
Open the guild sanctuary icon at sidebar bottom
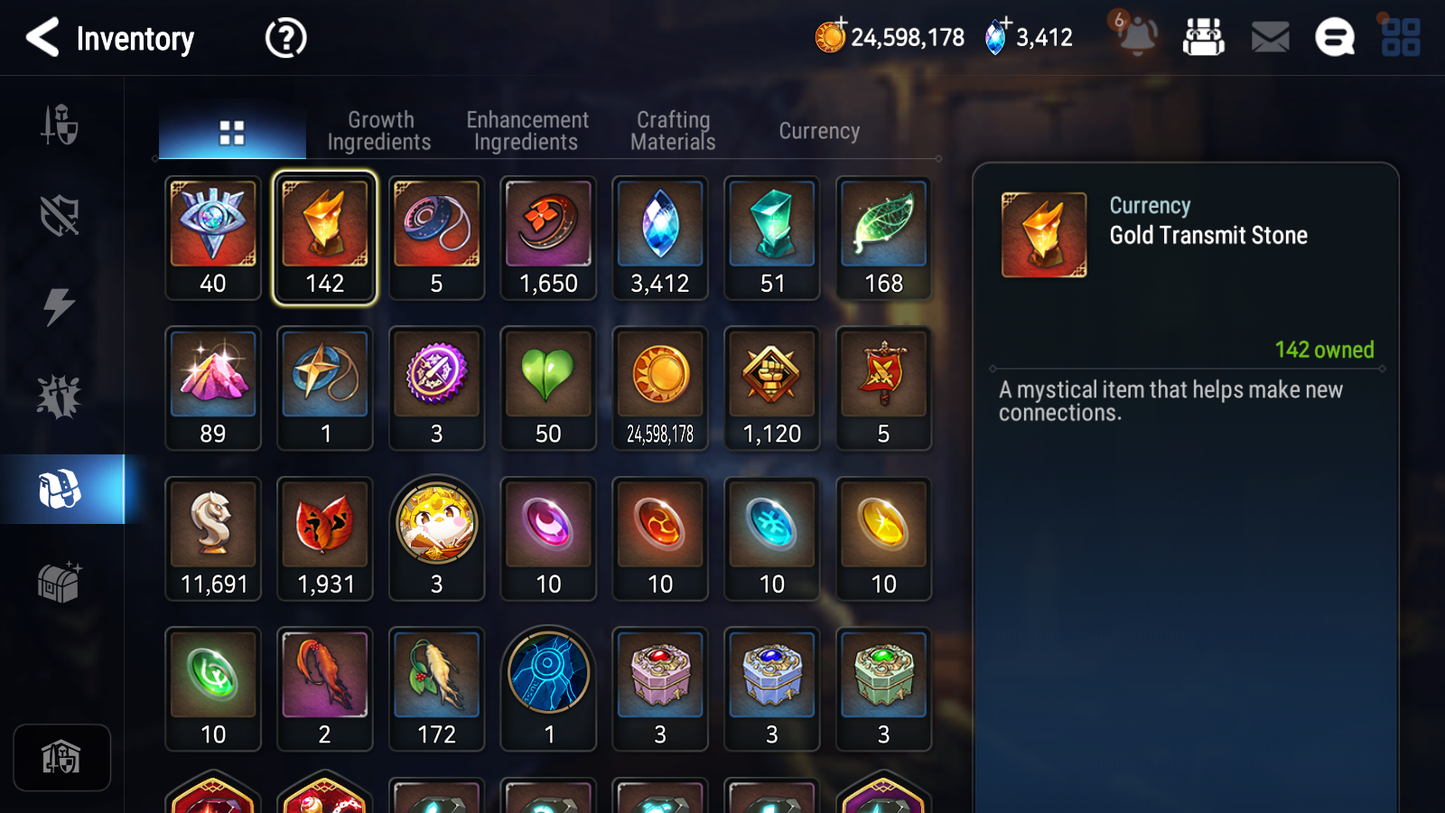[x=62, y=758]
